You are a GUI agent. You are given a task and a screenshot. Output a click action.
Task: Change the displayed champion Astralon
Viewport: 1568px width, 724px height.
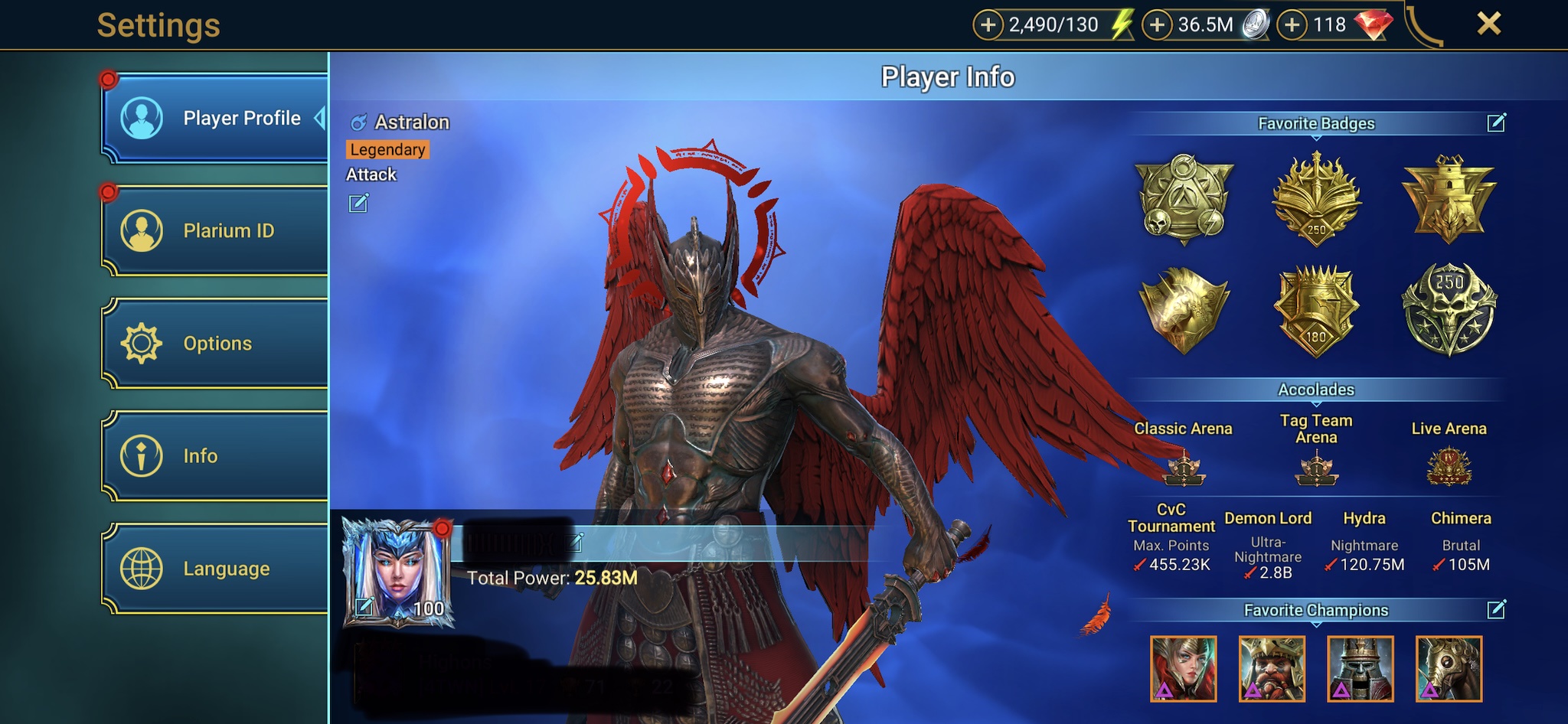(358, 204)
